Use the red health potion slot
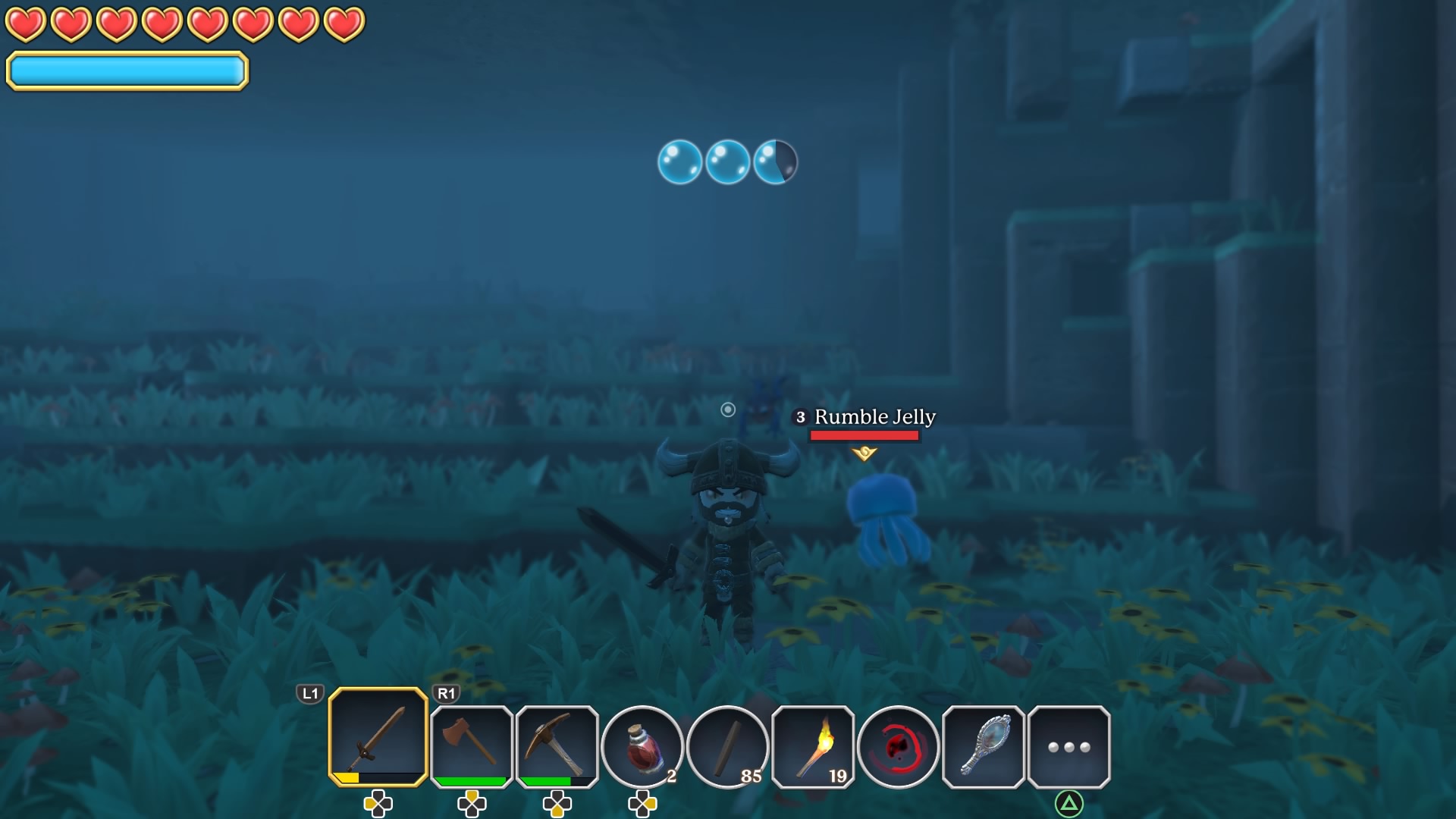This screenshot has height=819, width=1456. [642, 747]
